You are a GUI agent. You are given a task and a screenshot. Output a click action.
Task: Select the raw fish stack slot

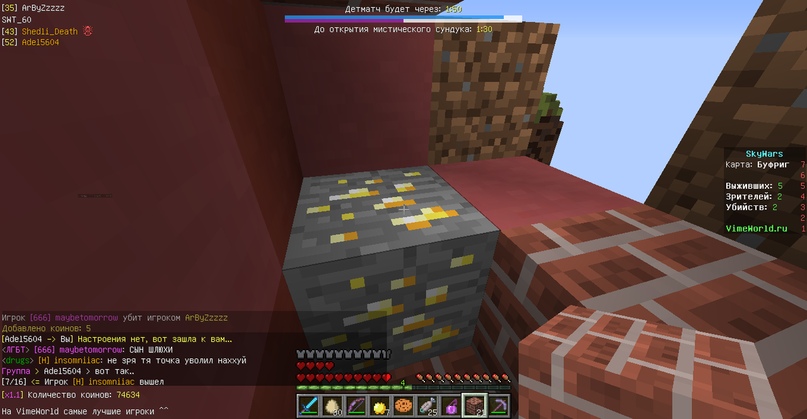pyautogui.click(x=426, y=406)
